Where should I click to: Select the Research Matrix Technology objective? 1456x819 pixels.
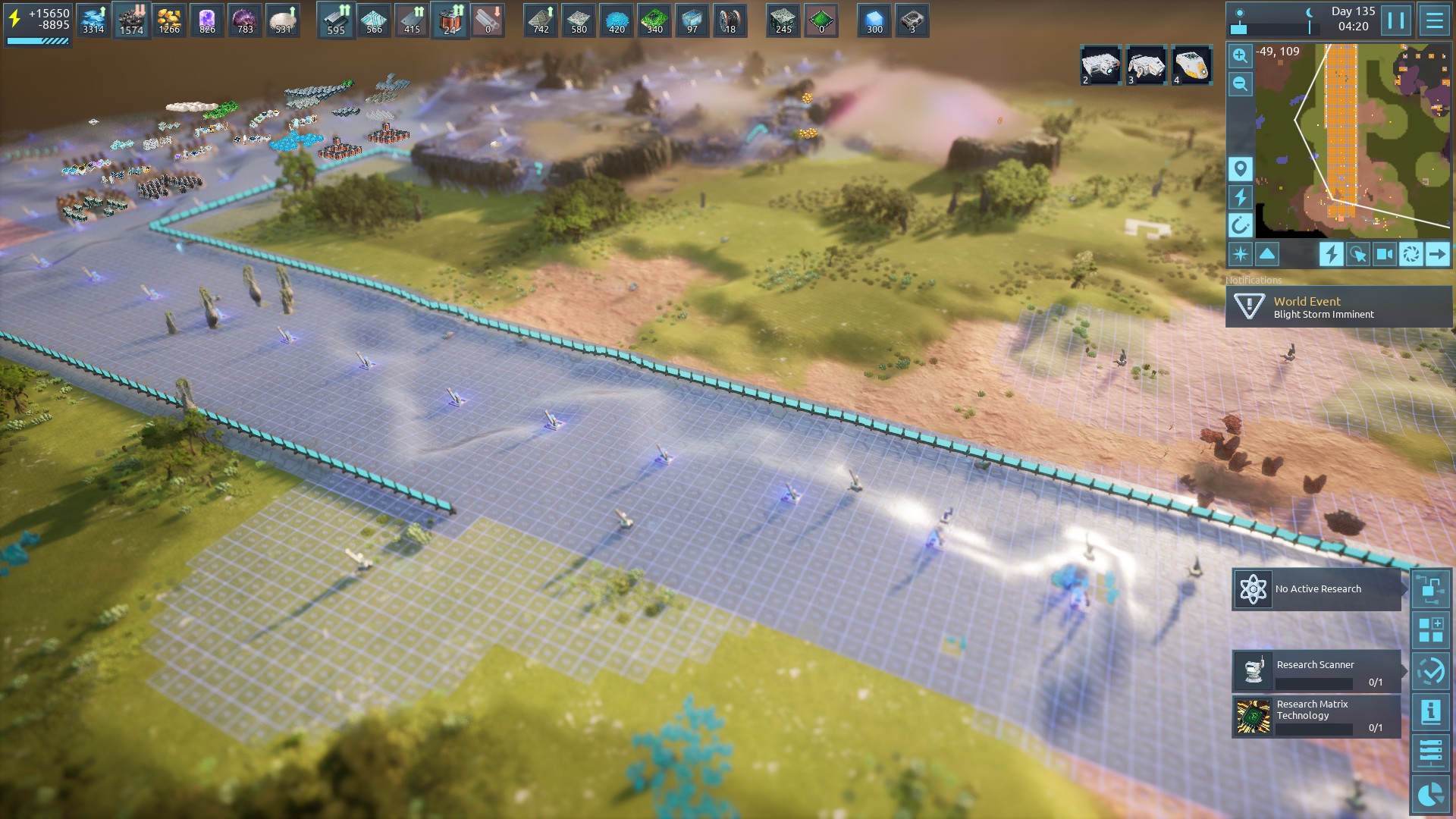coord(1316,717)
